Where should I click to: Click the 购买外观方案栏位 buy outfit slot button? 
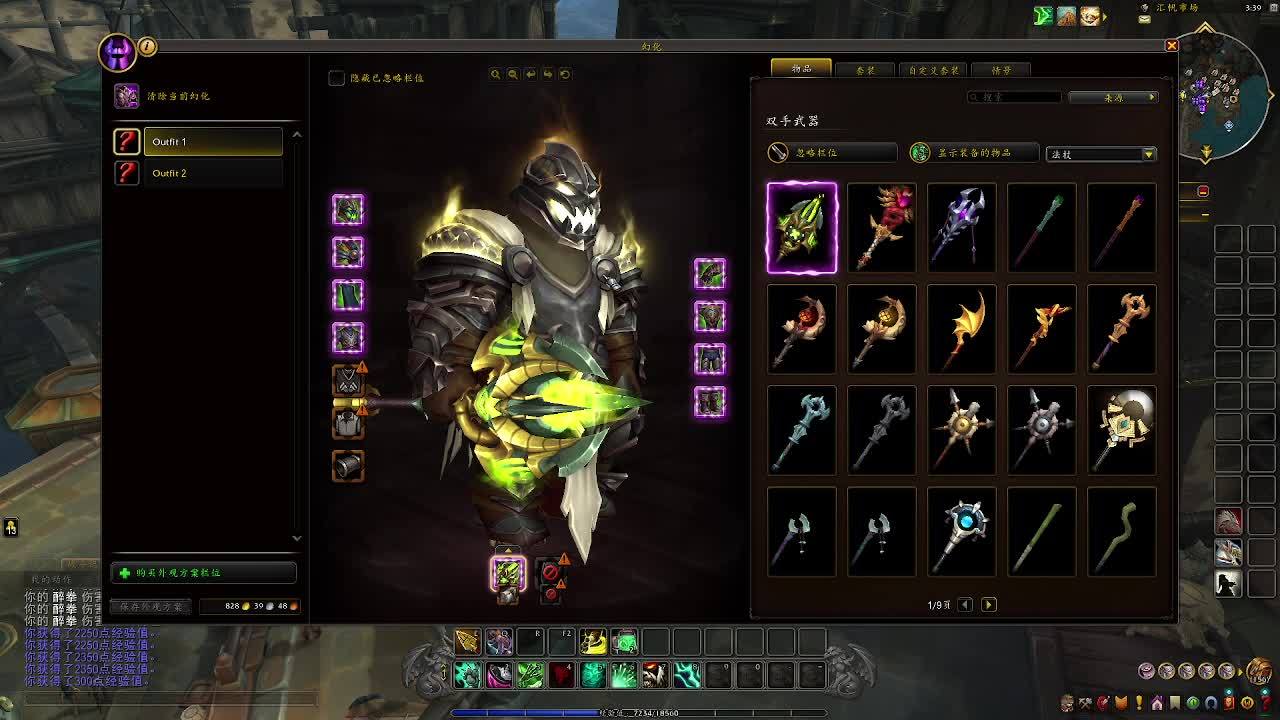click(x=204, y=573)
